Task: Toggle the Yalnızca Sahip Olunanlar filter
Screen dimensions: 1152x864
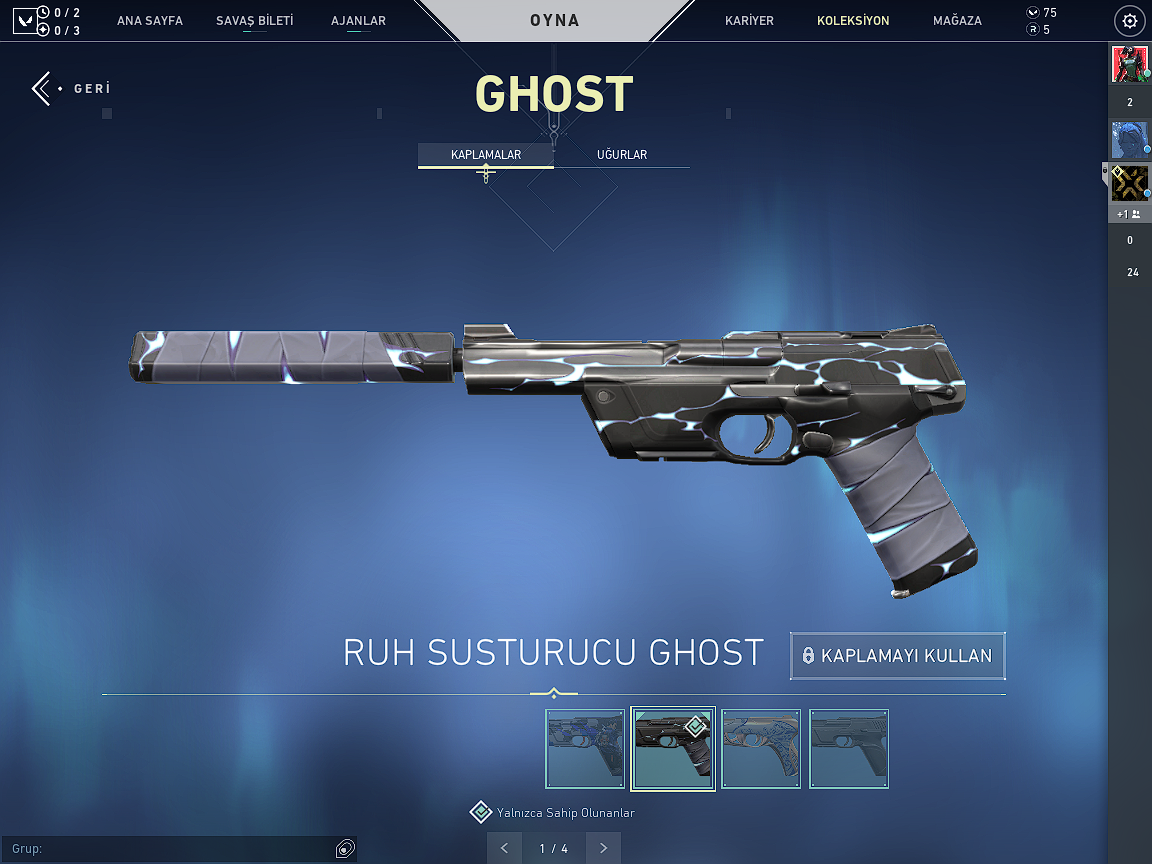Action: 481,812
